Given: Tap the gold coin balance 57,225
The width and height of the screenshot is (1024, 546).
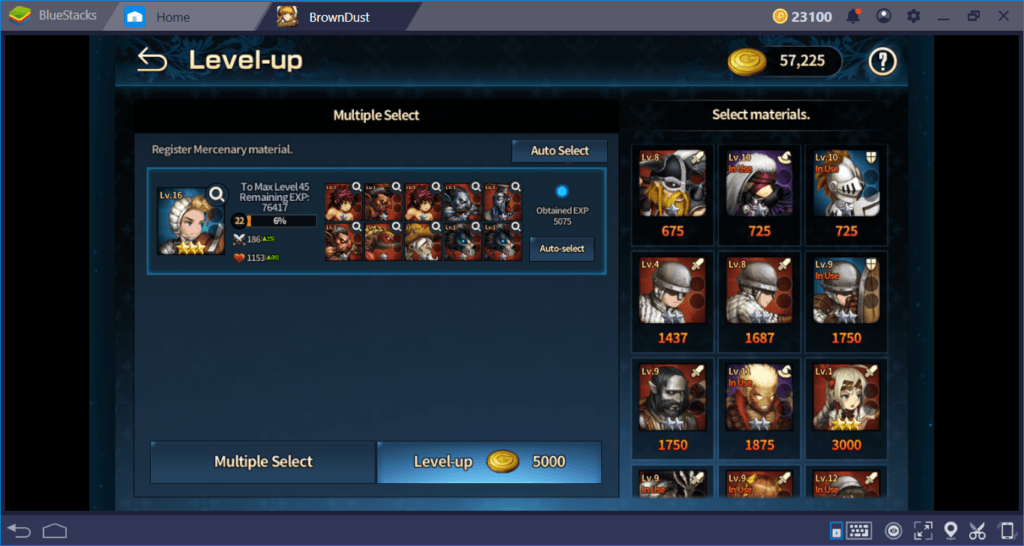Looking at the screenshot, I should click(785, 62).
